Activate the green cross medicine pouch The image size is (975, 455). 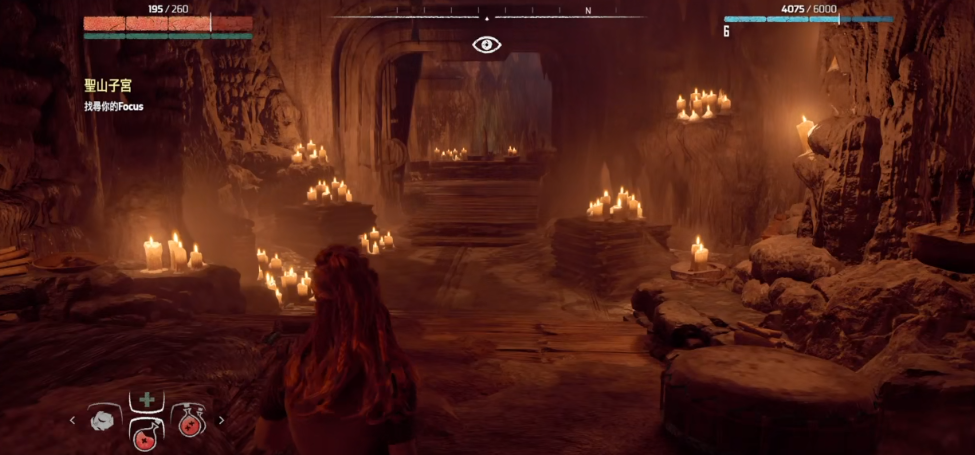point(146,400)
